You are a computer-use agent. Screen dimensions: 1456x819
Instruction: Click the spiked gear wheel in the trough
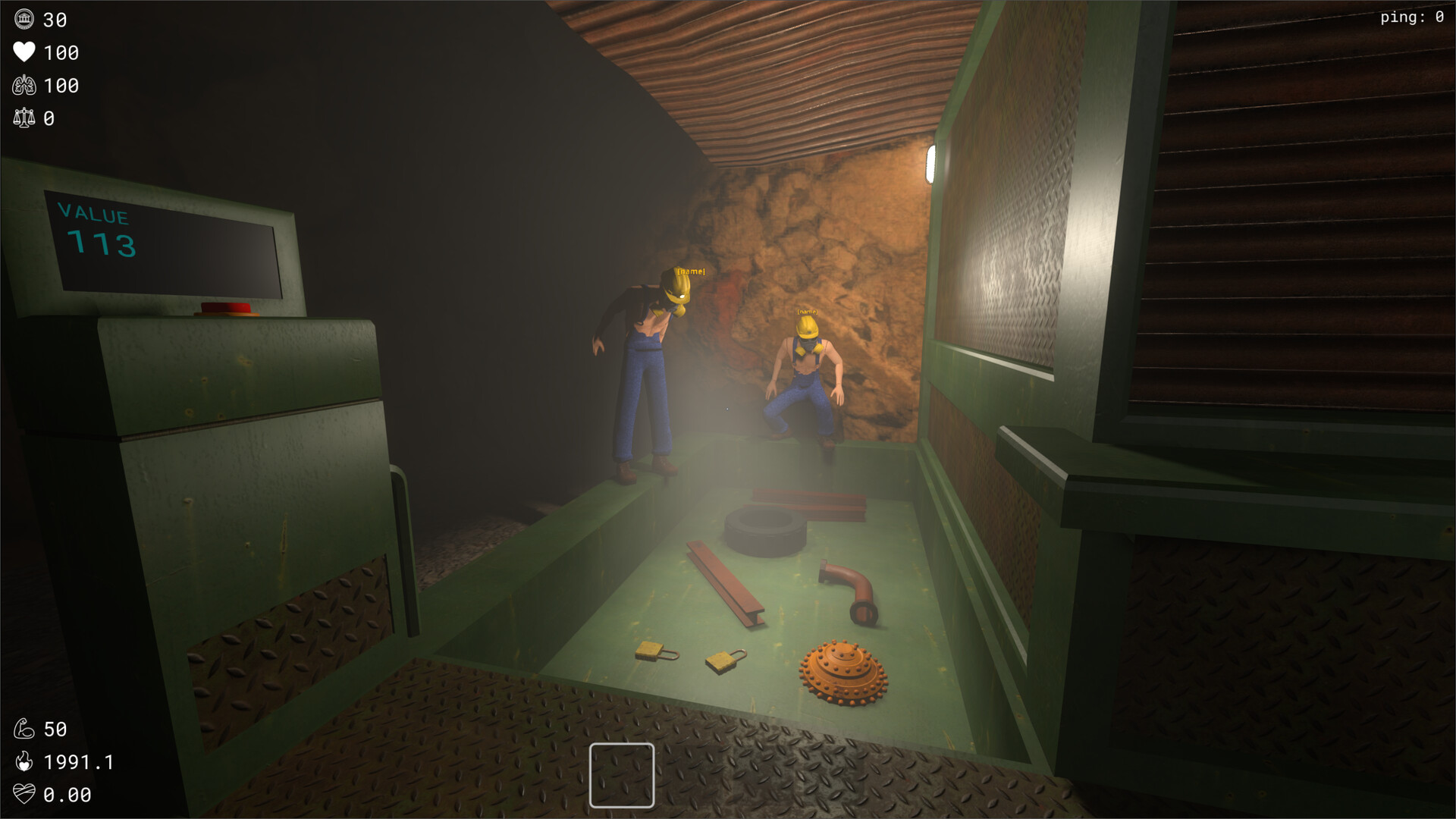[x=844, y=670]
